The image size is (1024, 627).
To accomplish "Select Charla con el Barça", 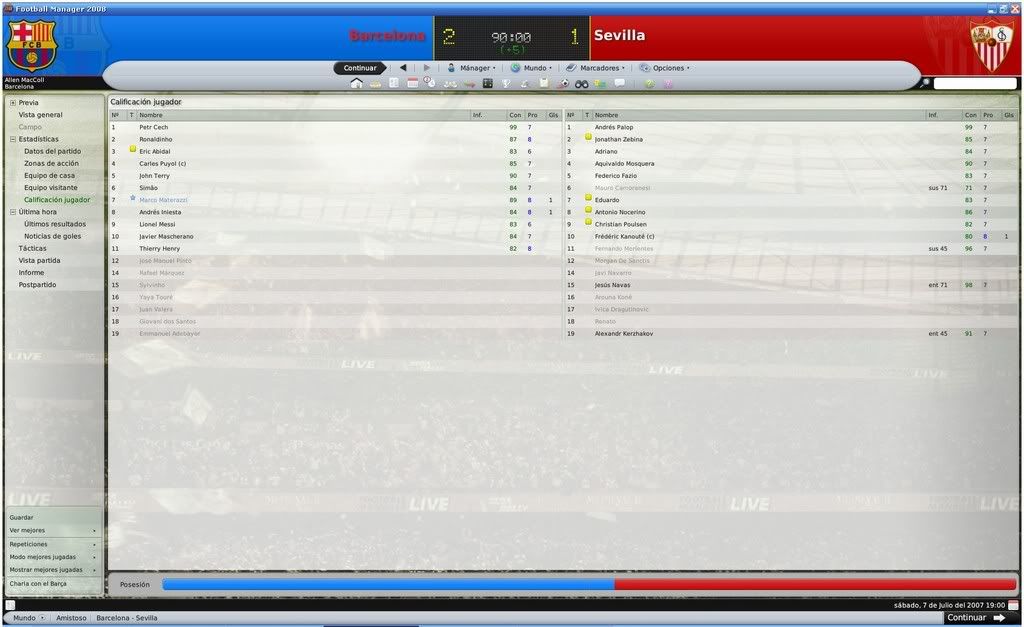I will [38, 583].
